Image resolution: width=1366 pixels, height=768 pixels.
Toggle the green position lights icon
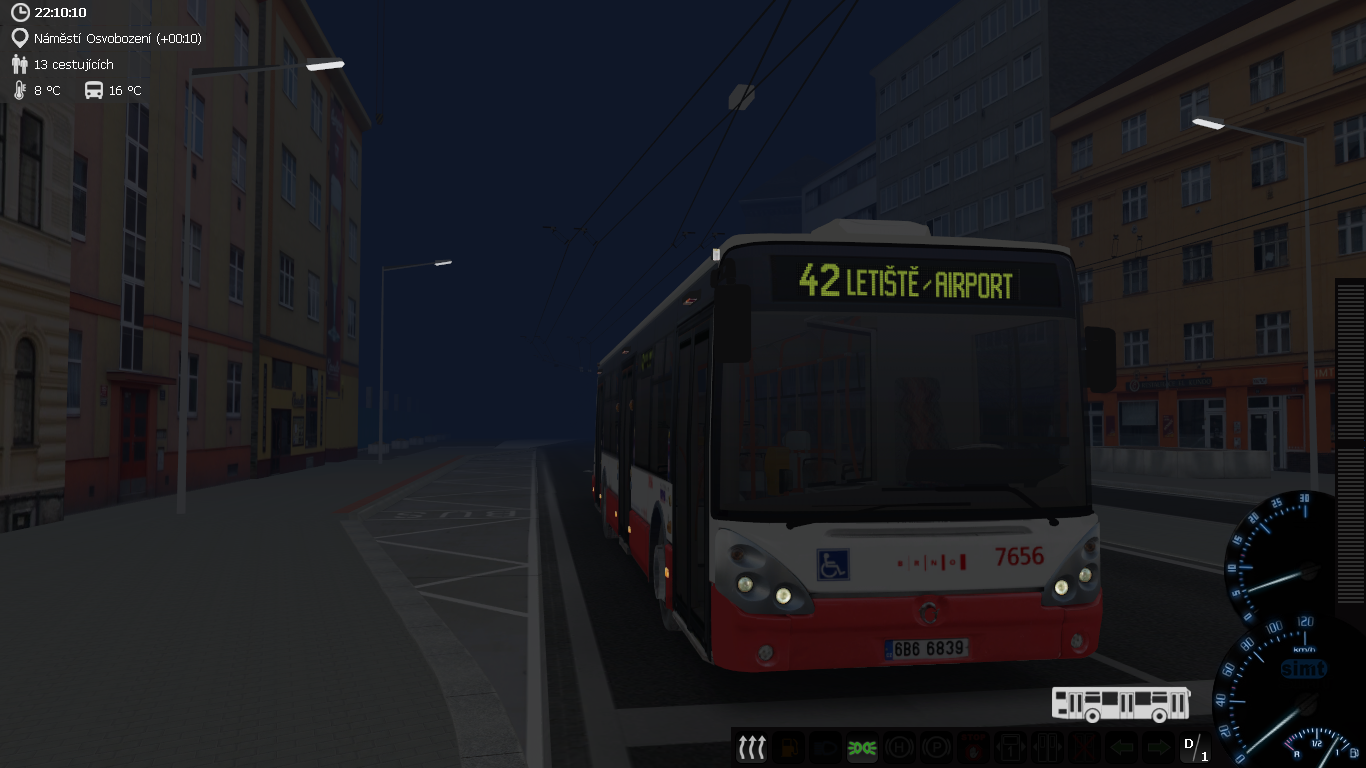[861, 747]
